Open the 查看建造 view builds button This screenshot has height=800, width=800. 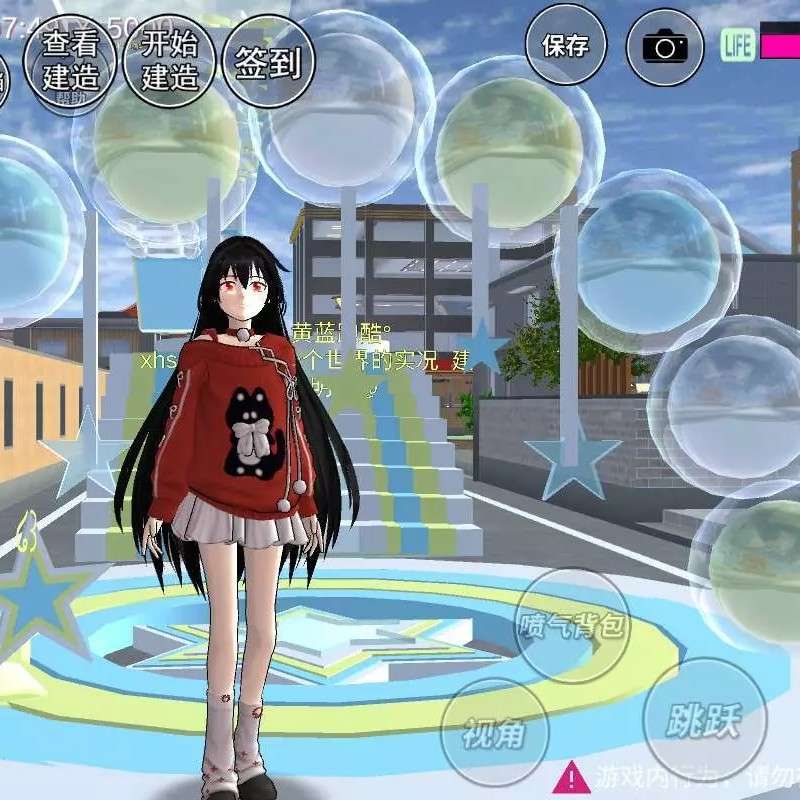70,59
